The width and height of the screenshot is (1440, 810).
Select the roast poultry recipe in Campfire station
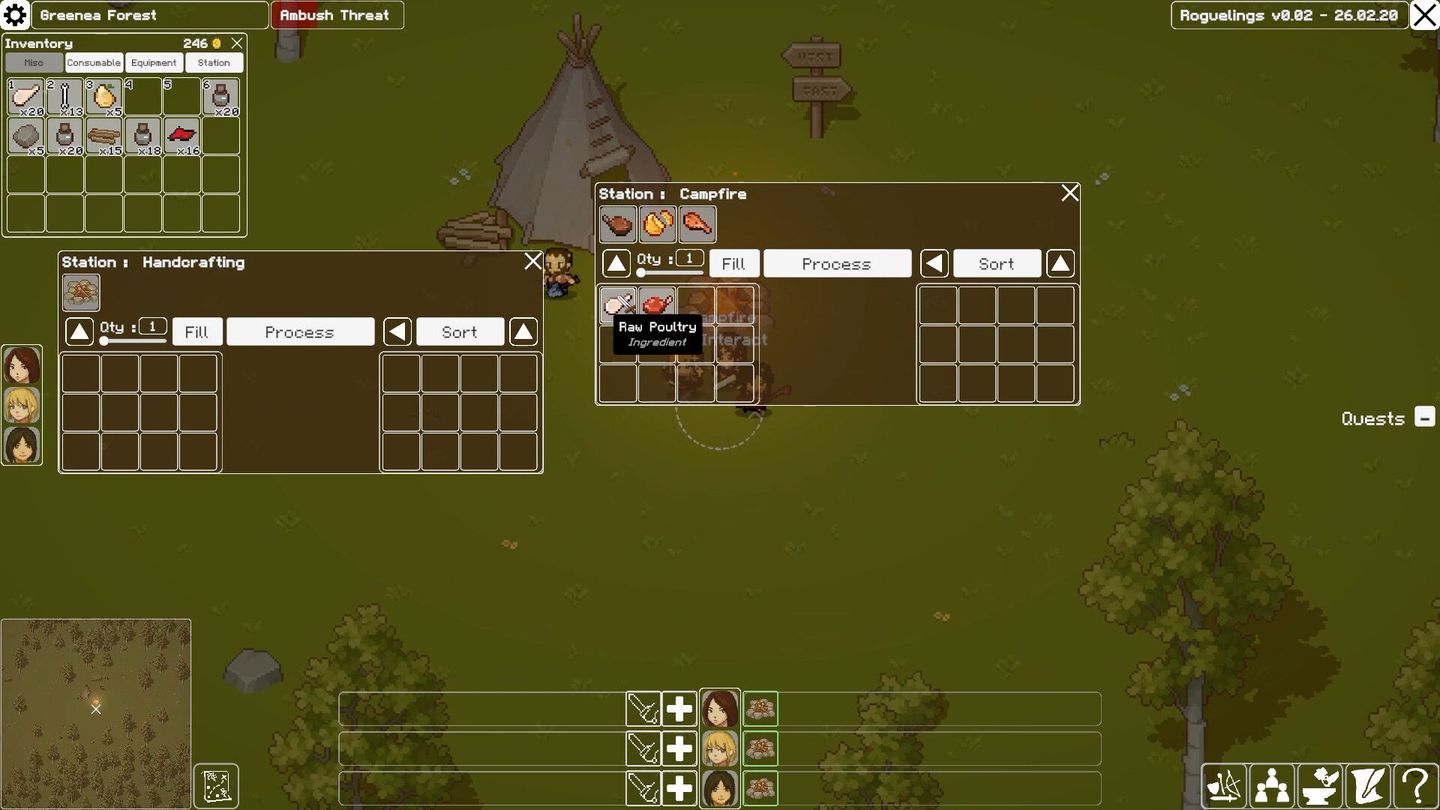(x=697, y=224)
